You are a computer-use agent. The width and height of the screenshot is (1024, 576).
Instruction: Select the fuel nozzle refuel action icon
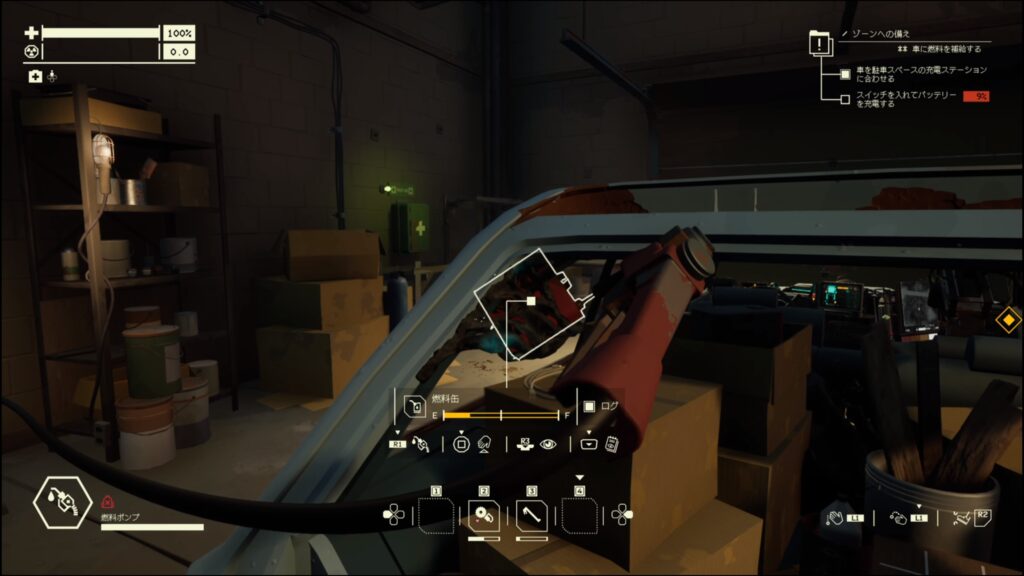(421, 444)
